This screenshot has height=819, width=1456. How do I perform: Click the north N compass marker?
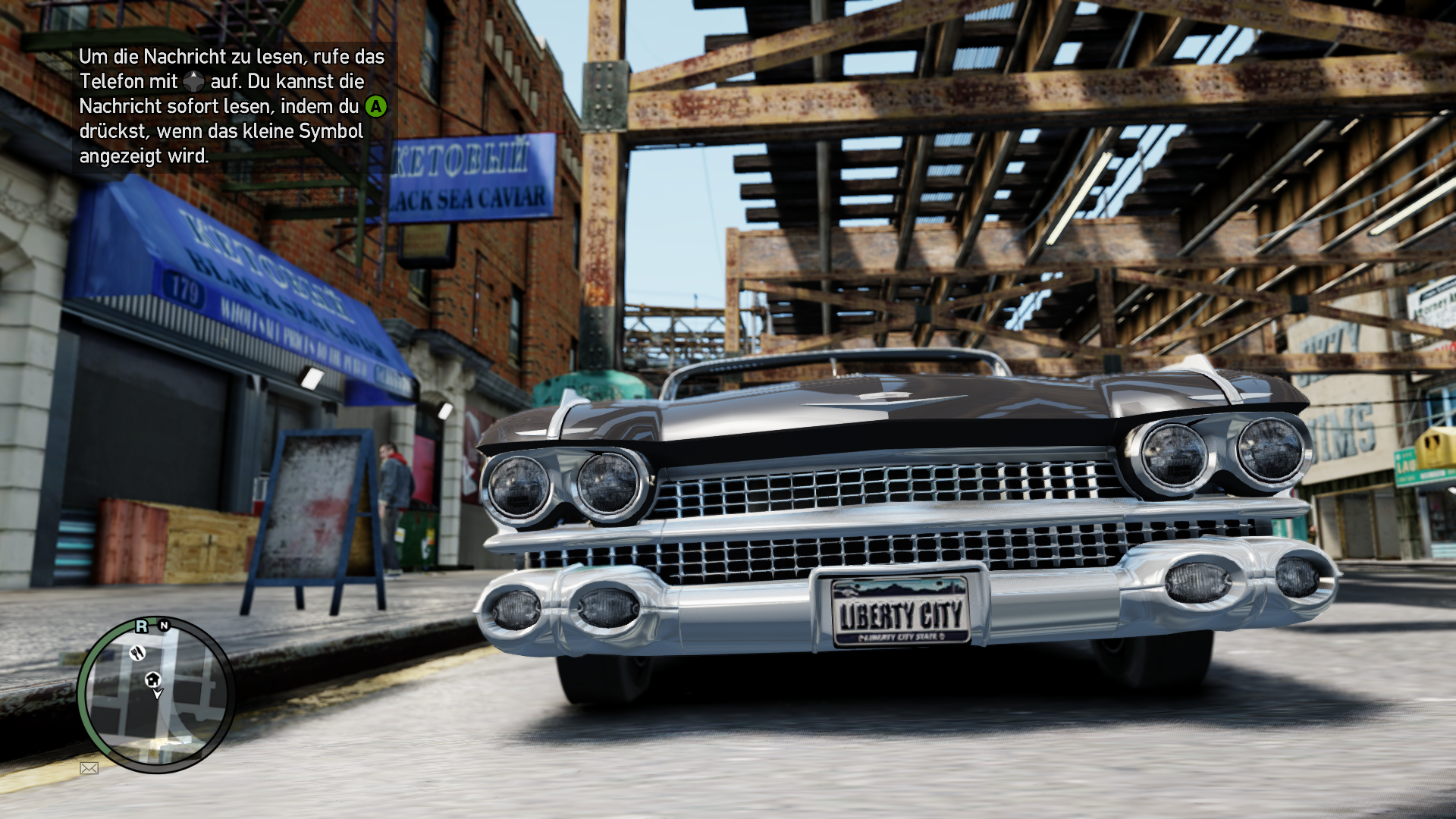[x=164, y=626]
